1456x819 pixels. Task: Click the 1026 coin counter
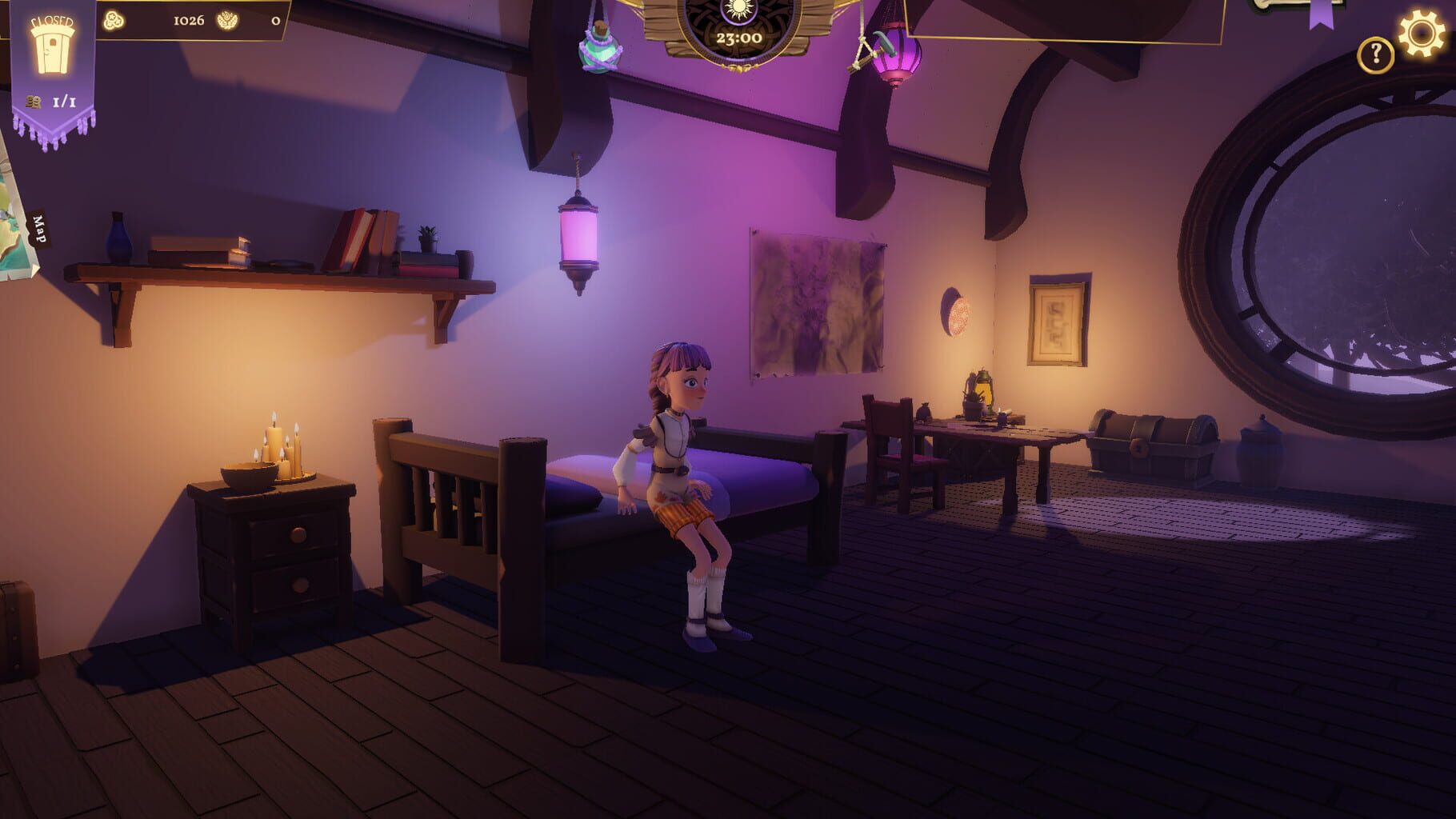[x=189, y=21]
